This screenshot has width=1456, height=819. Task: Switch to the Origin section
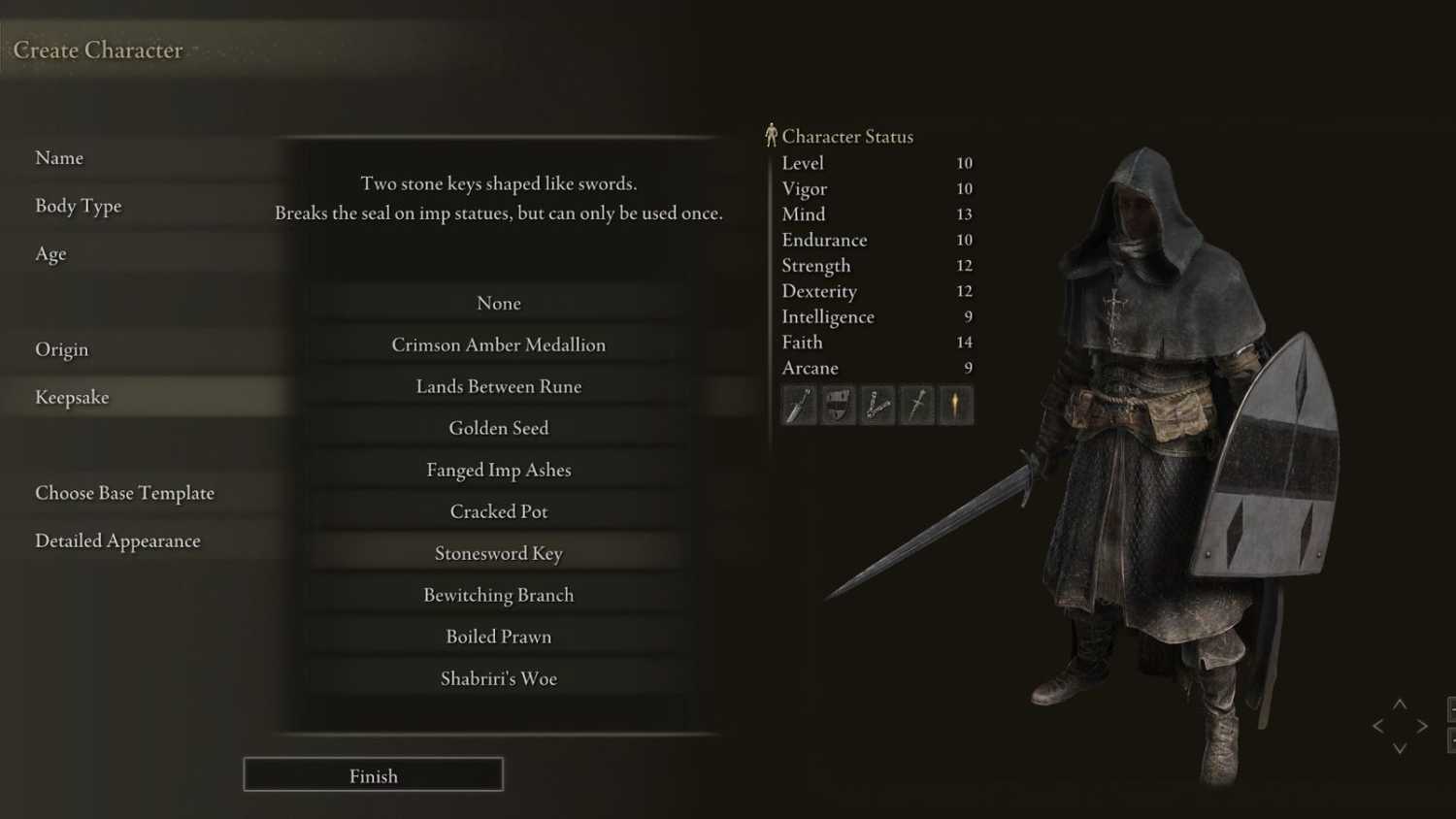pos(61,349)
